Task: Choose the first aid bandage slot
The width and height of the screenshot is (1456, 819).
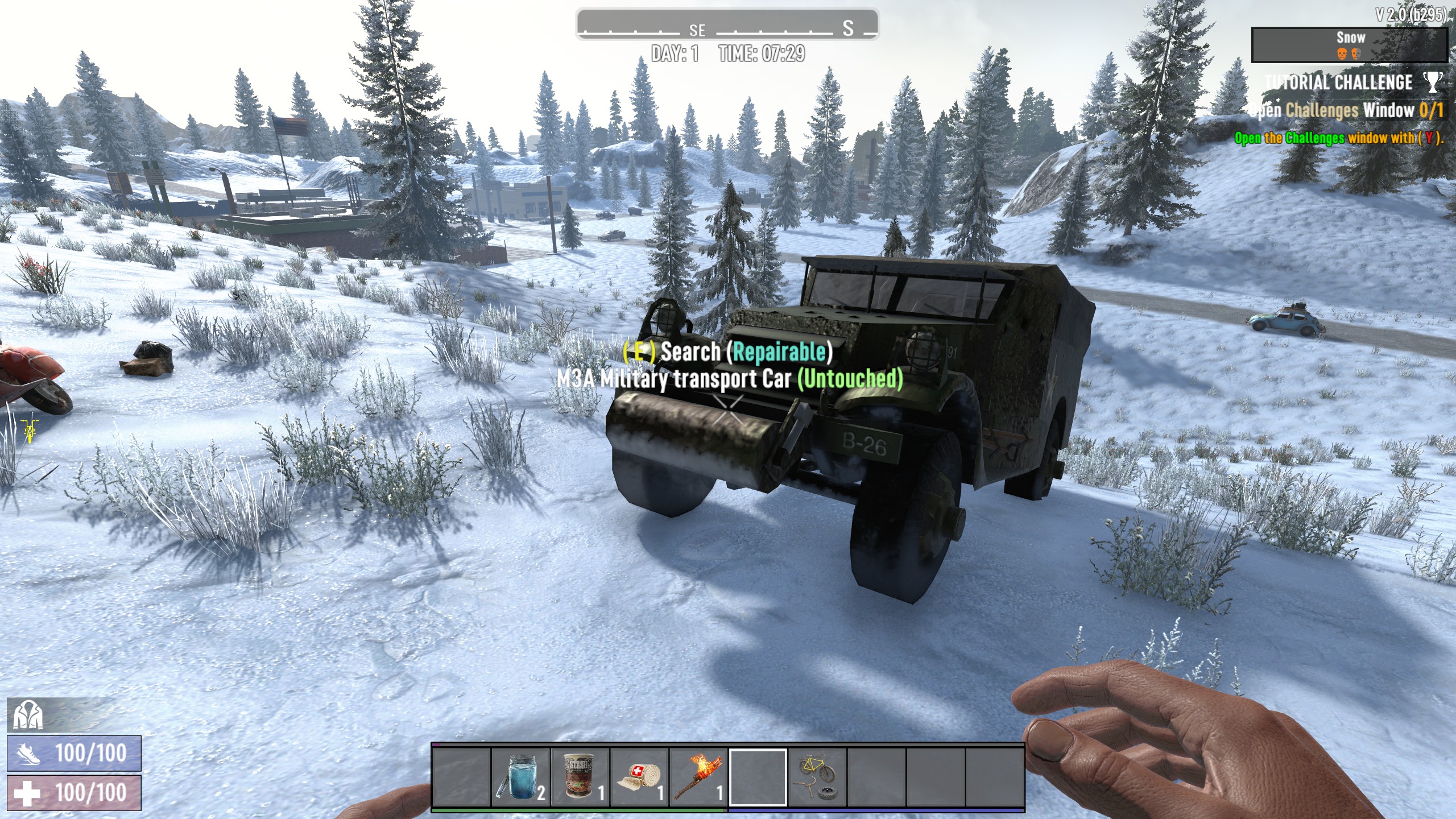Action: click(639, 777)
